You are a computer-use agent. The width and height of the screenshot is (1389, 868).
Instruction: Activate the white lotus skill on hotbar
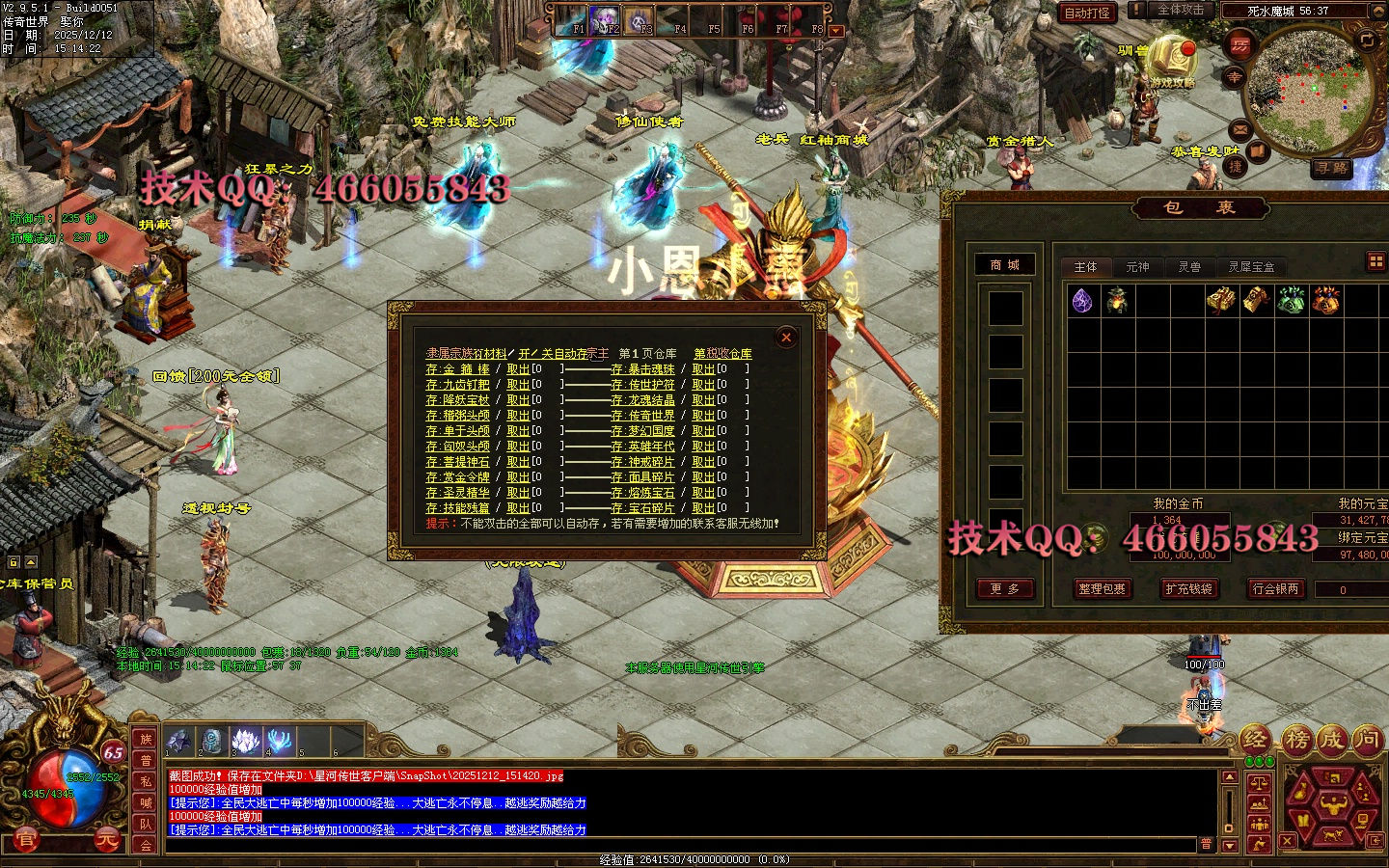245,741
